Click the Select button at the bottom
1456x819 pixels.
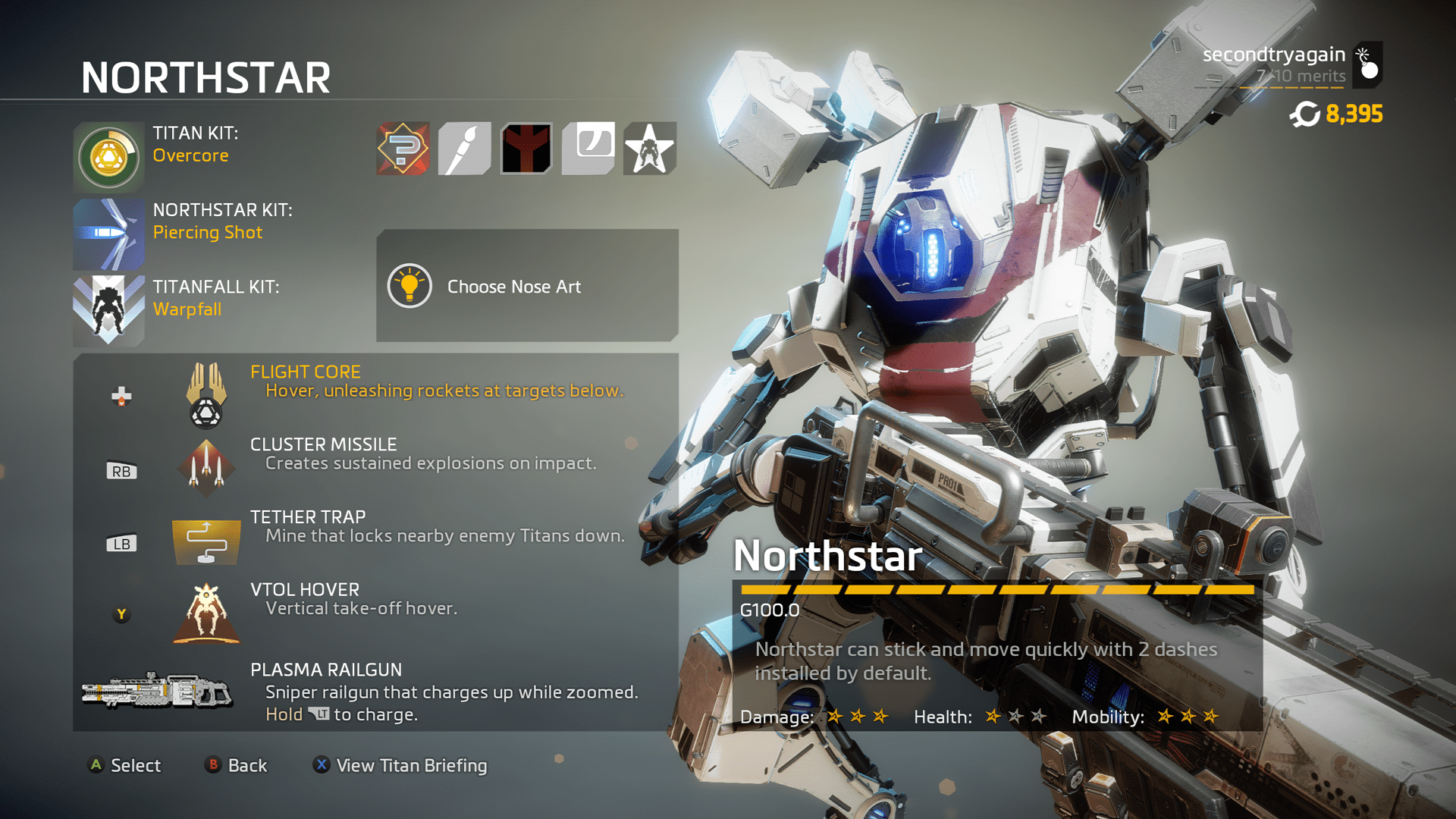click(126, 765)
